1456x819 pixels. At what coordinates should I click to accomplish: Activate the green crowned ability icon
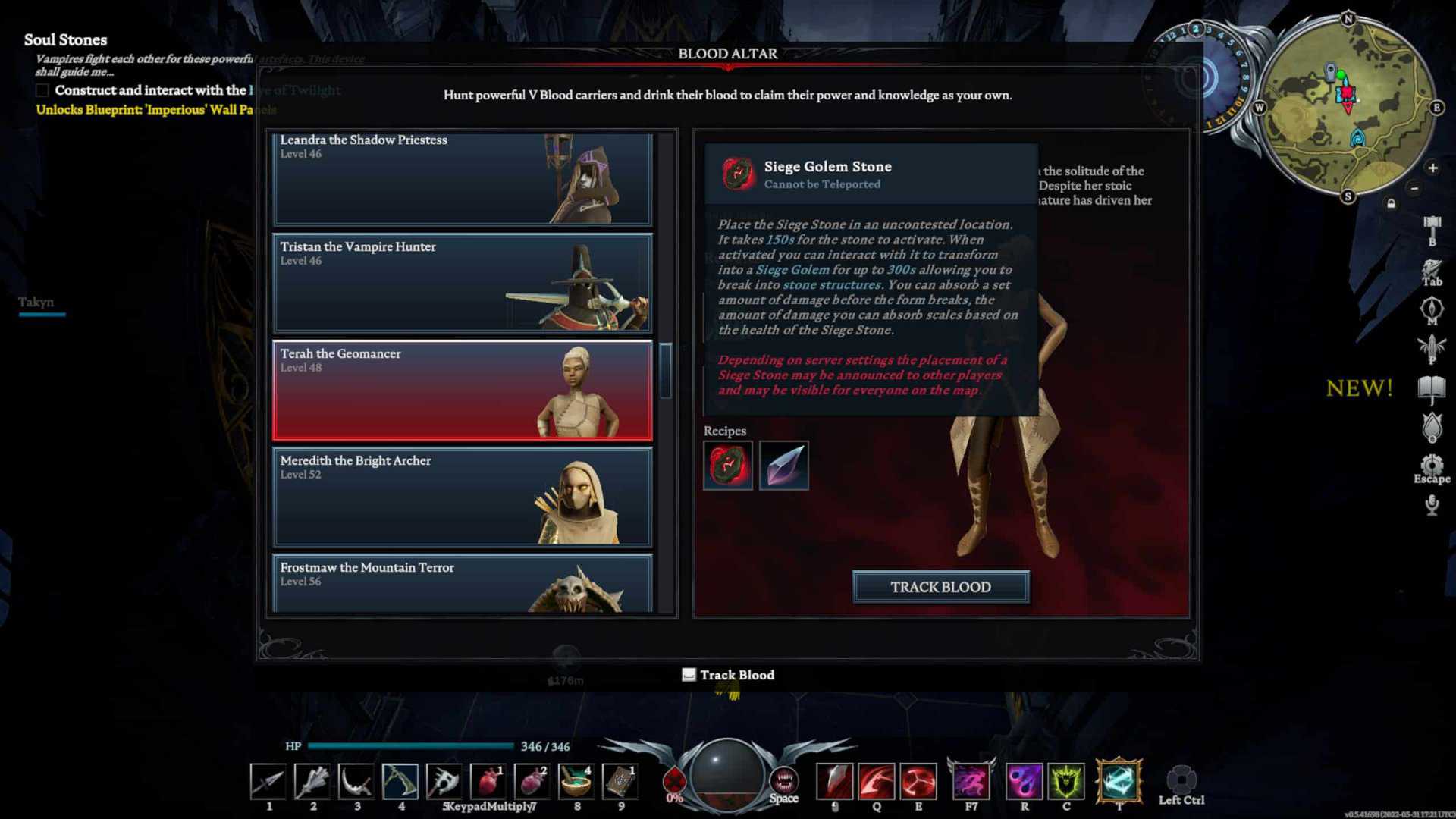click(x=1066, y=781)
